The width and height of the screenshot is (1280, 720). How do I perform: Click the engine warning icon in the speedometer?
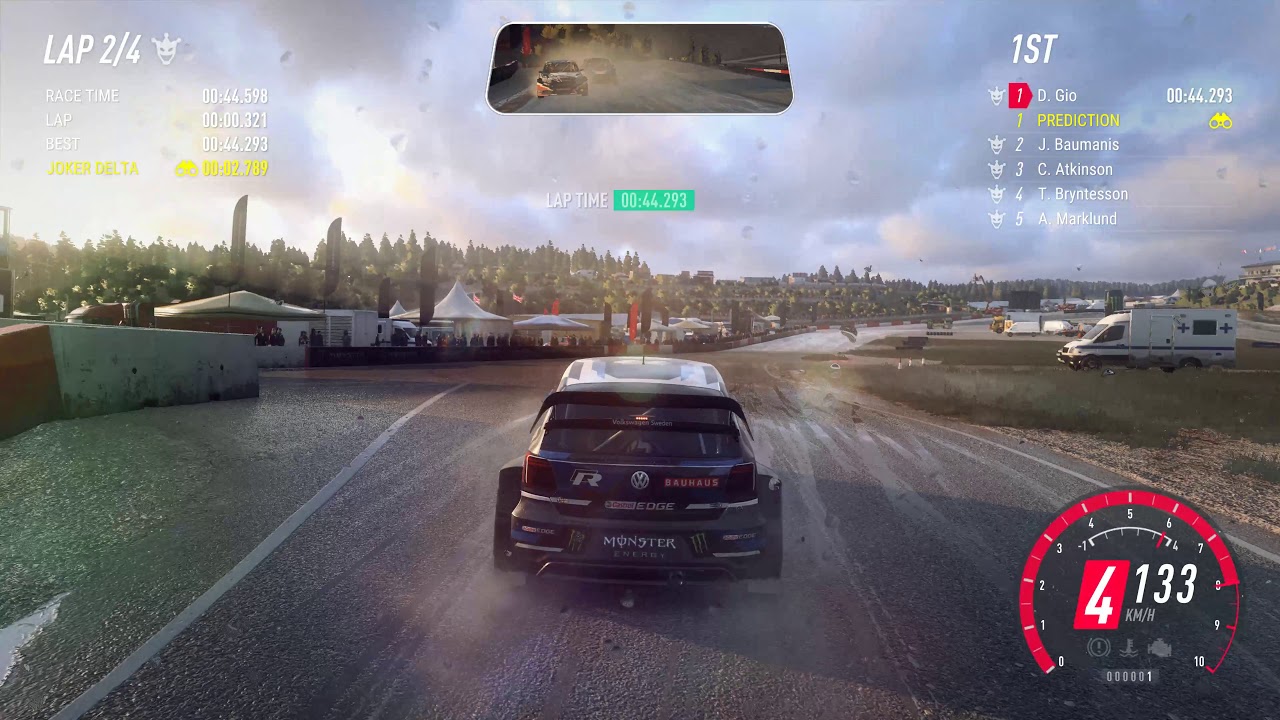point(1159,648)
